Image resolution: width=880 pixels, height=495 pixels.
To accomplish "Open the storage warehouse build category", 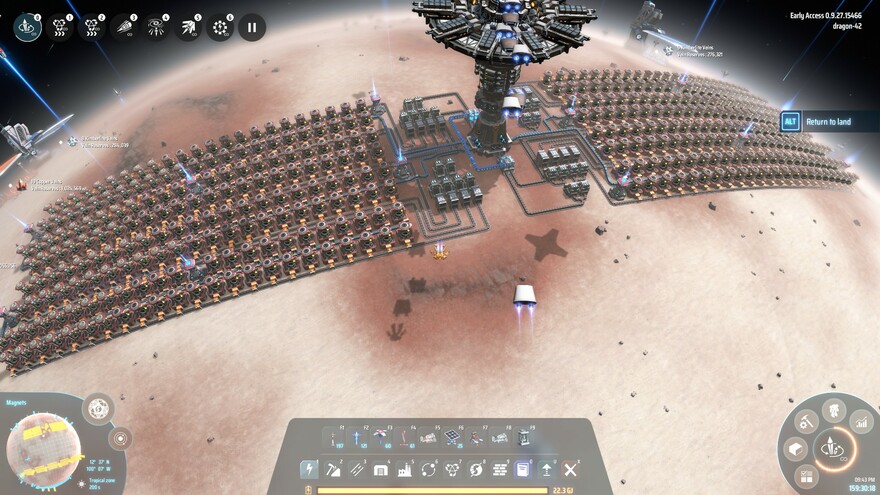I will pyautogui.click(x=381, y=469).
